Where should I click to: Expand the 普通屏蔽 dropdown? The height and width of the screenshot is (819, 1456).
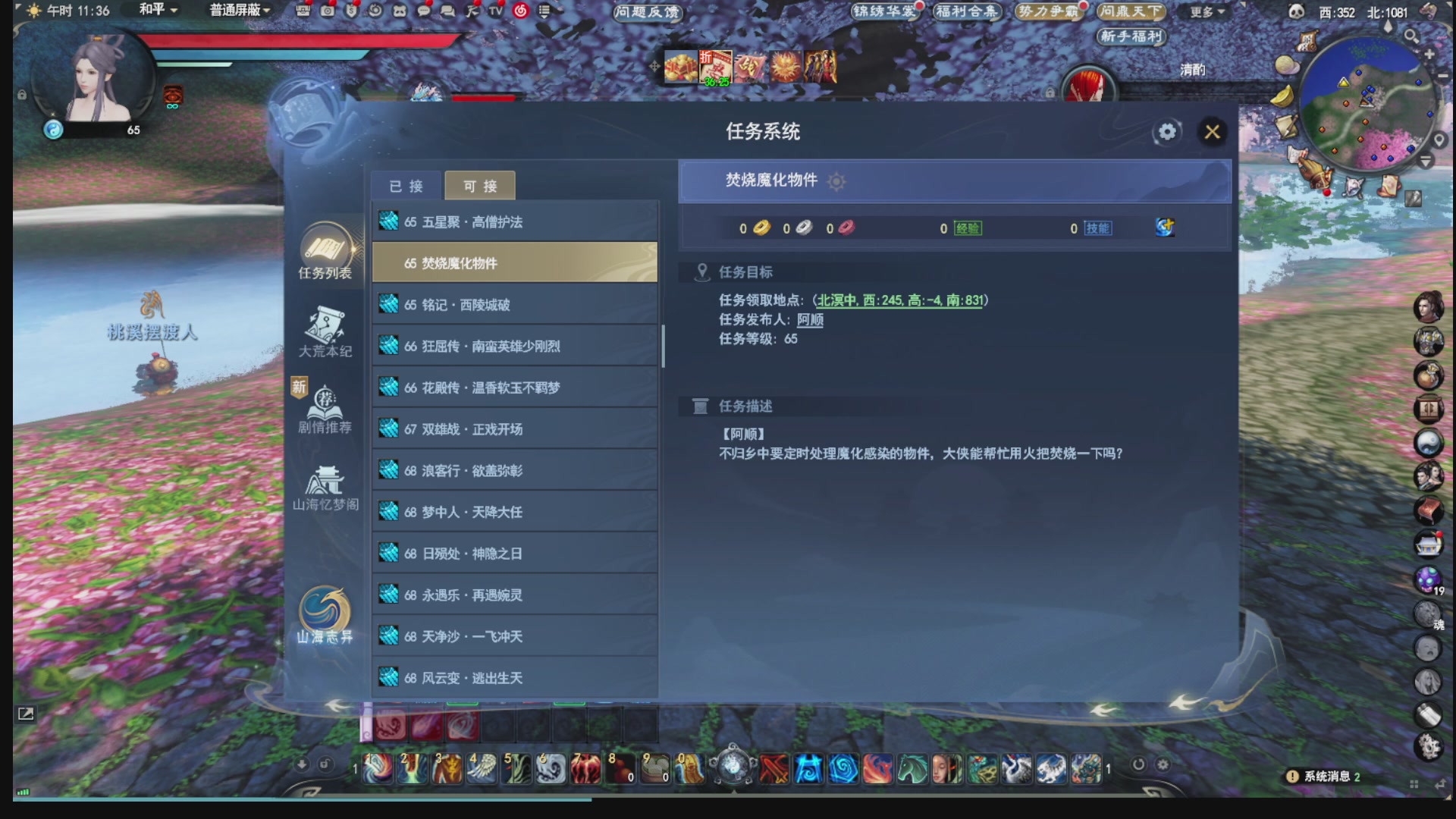click(x=237, y=11)
